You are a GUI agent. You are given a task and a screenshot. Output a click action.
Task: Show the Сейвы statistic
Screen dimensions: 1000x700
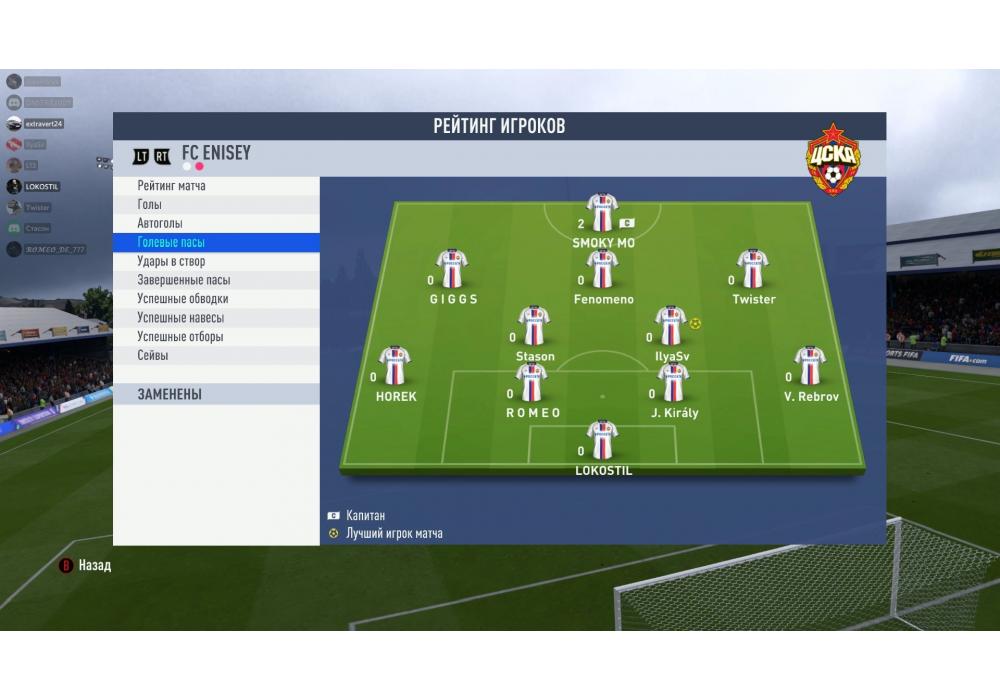coord(153,356)
